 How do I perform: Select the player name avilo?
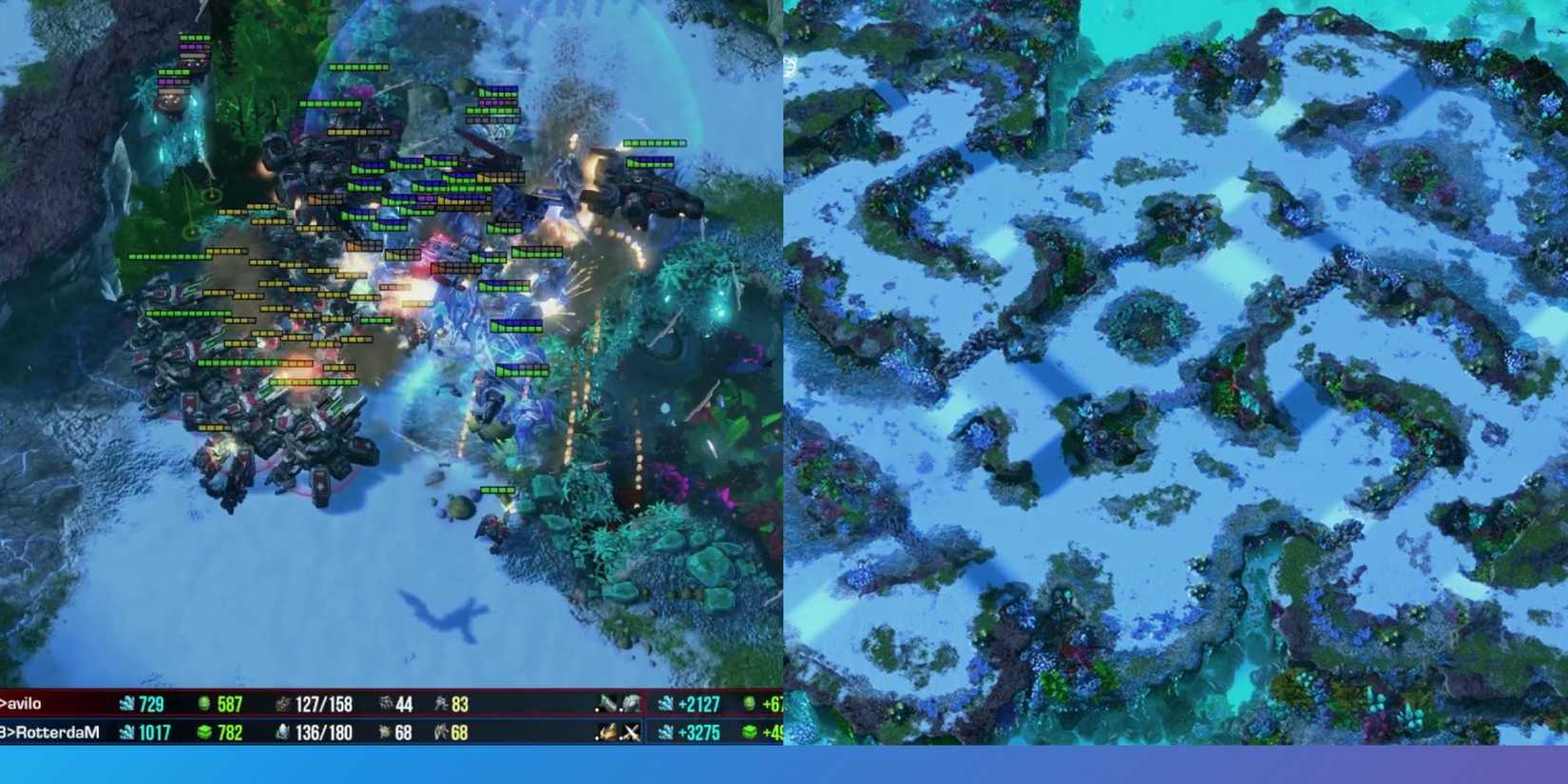coord(24,704)
